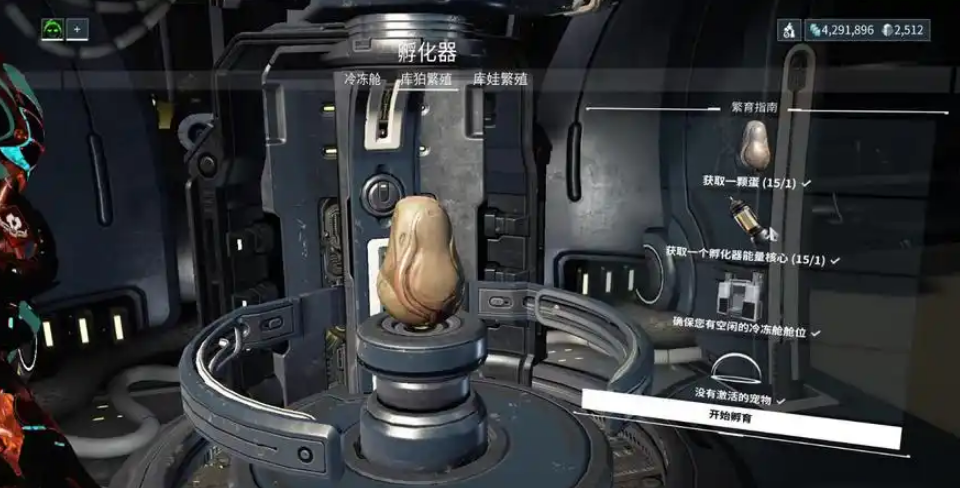Open the platinum balance showing 2,512
960x488 pixels.
point(906,30)
